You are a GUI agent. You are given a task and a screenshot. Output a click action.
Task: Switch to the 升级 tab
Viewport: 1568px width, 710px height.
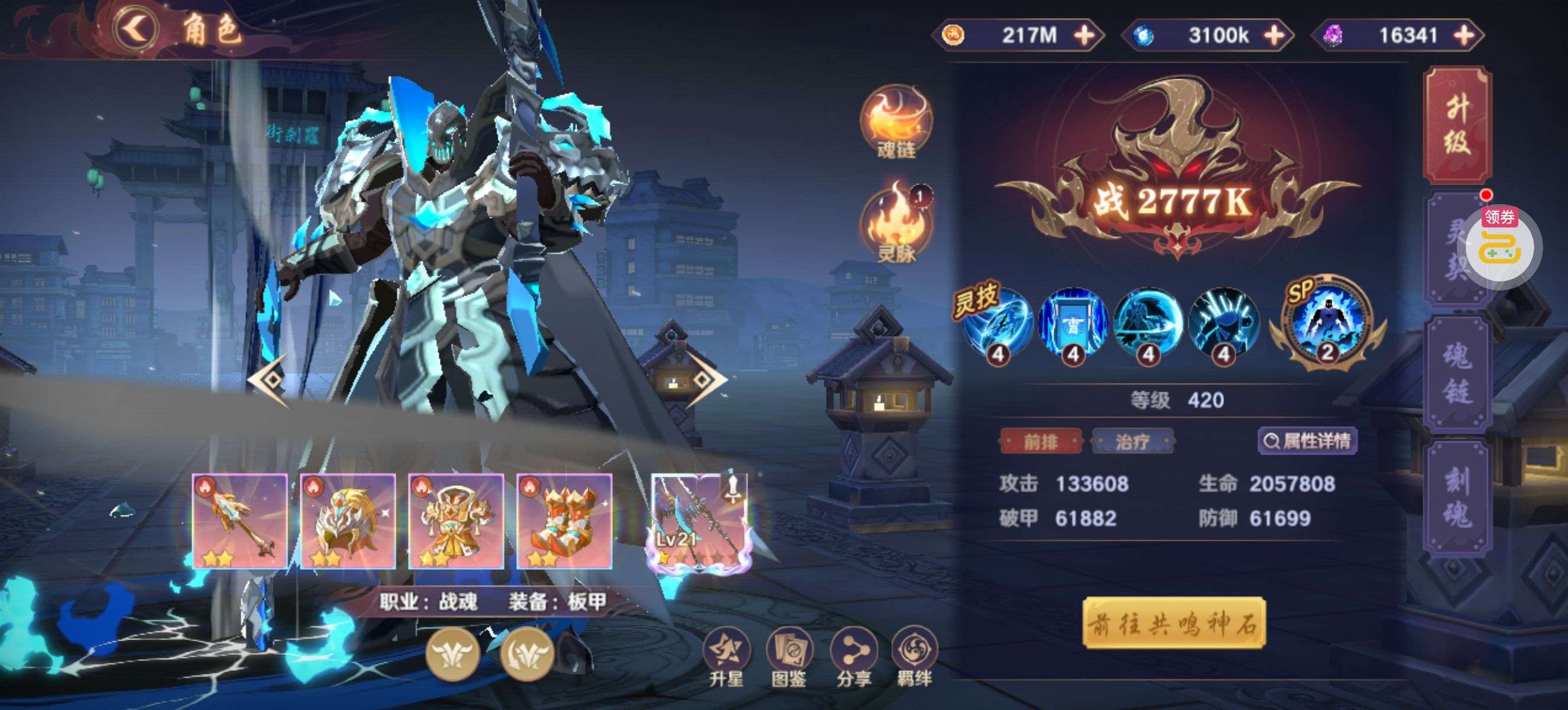point(1457,125)
